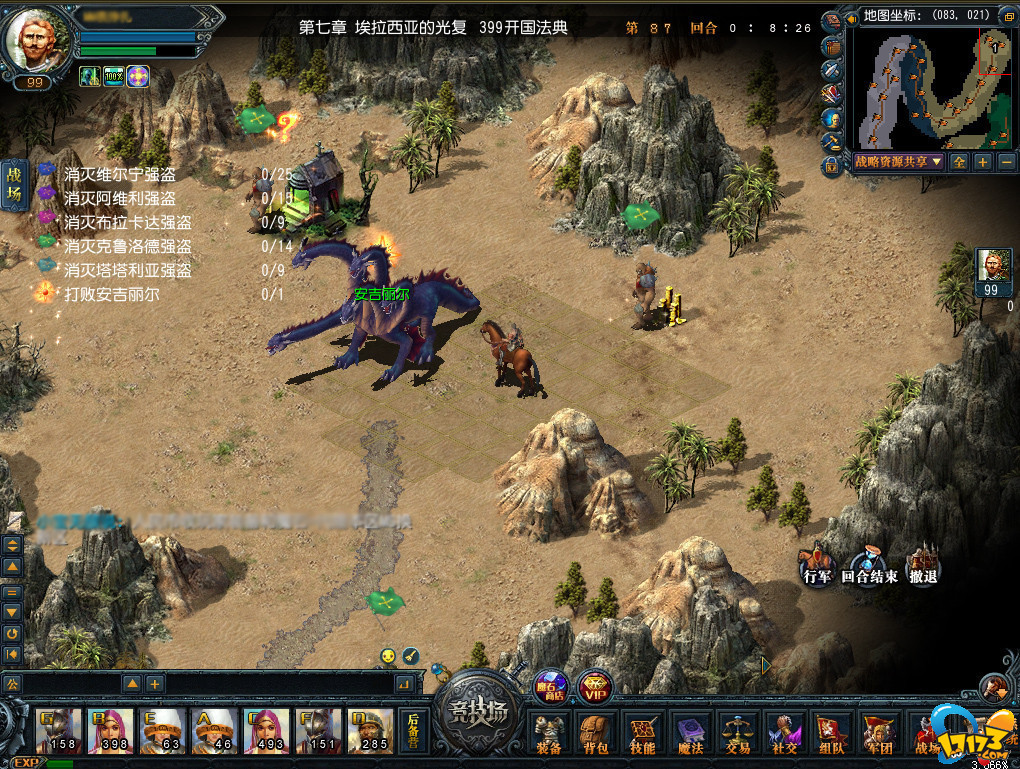Viewport: 1020px width, 769px height.
Task: Open the 社交 social menu
Action: pos(783,734)
